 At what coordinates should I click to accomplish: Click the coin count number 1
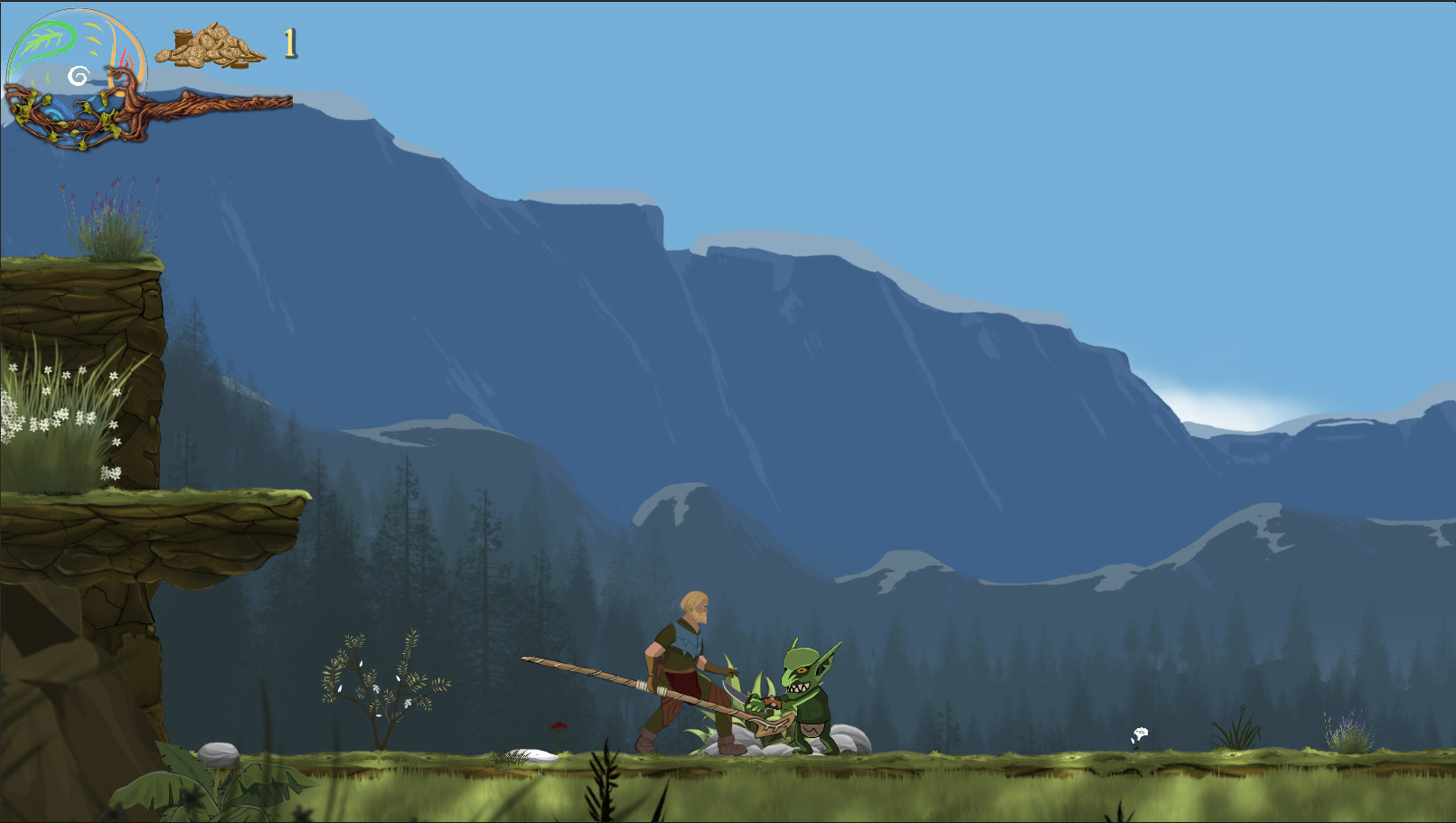click(x=288, y=43)
